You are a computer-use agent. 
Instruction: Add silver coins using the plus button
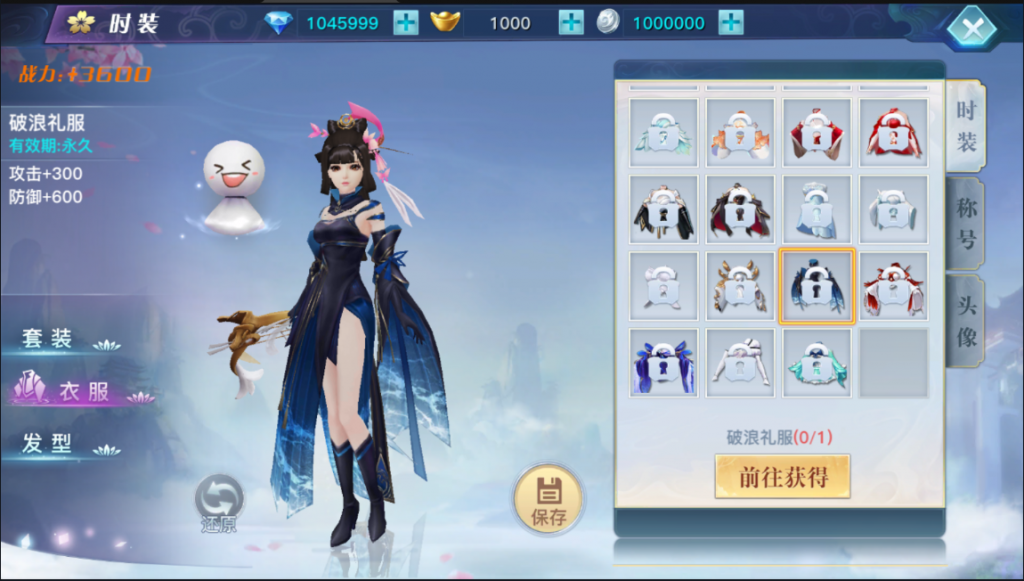coord(731,22)
